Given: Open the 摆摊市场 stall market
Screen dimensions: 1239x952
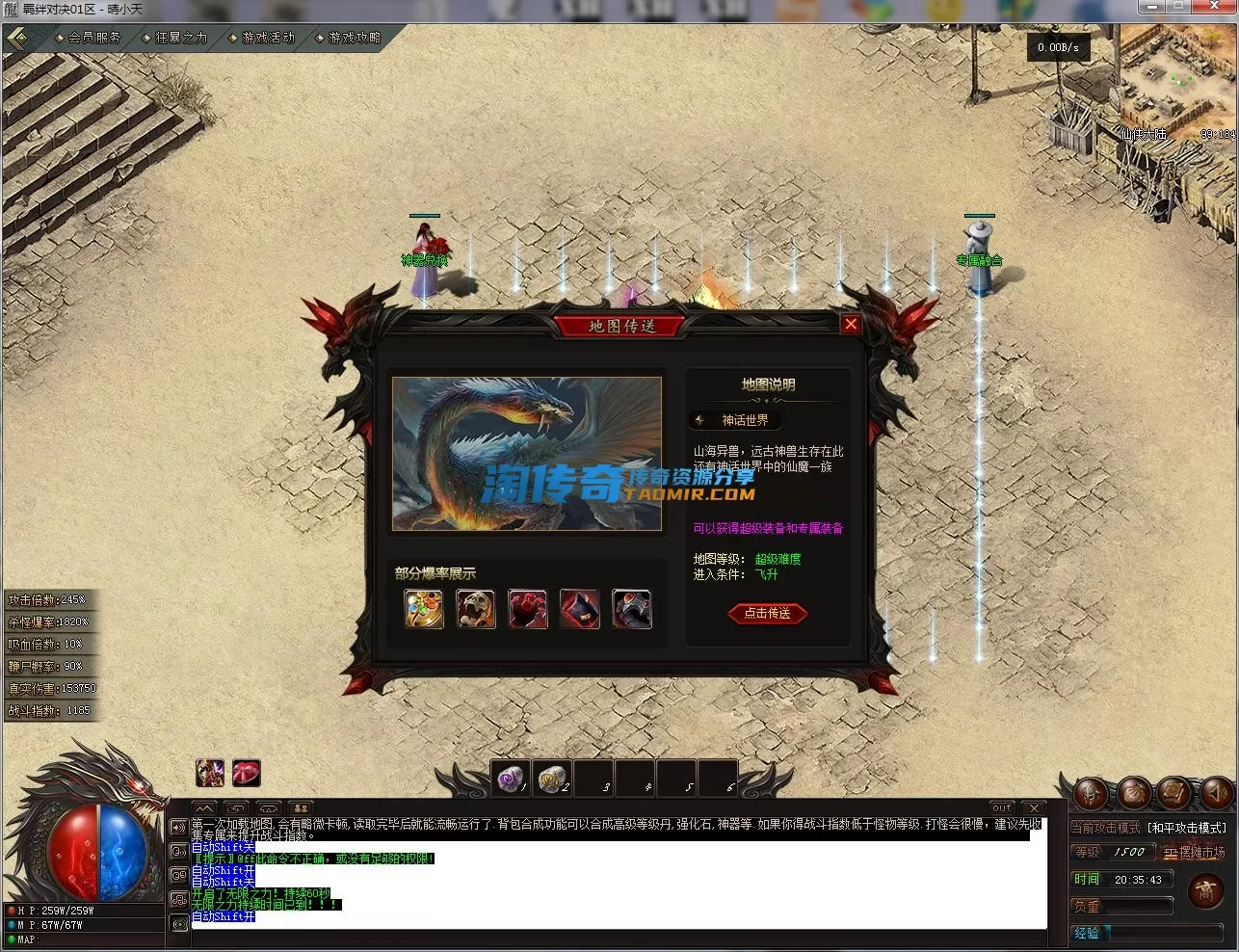Looking at the screenshot, I should click(1193, 853).
